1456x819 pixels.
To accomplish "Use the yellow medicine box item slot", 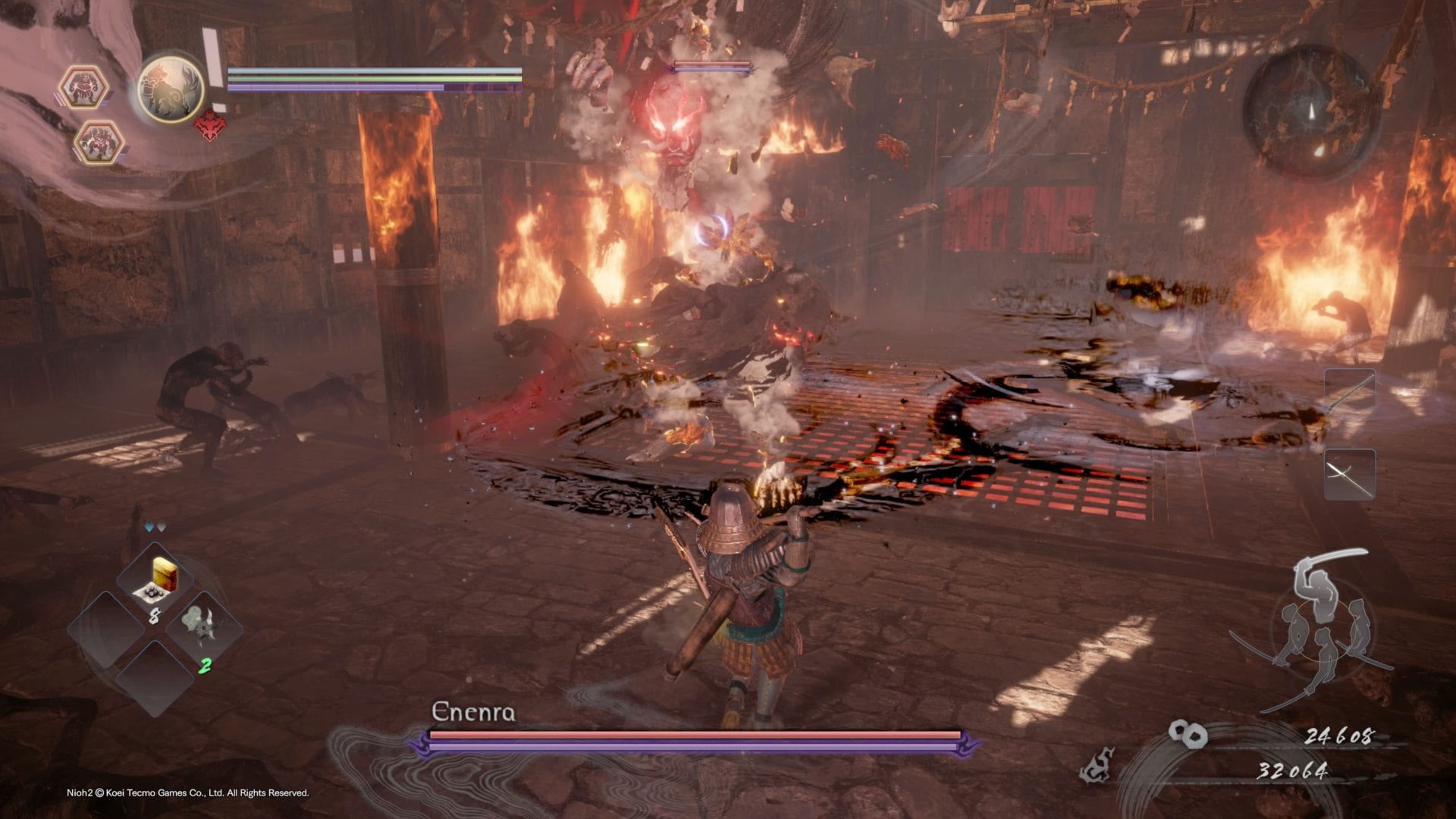I will coord(156,580).
